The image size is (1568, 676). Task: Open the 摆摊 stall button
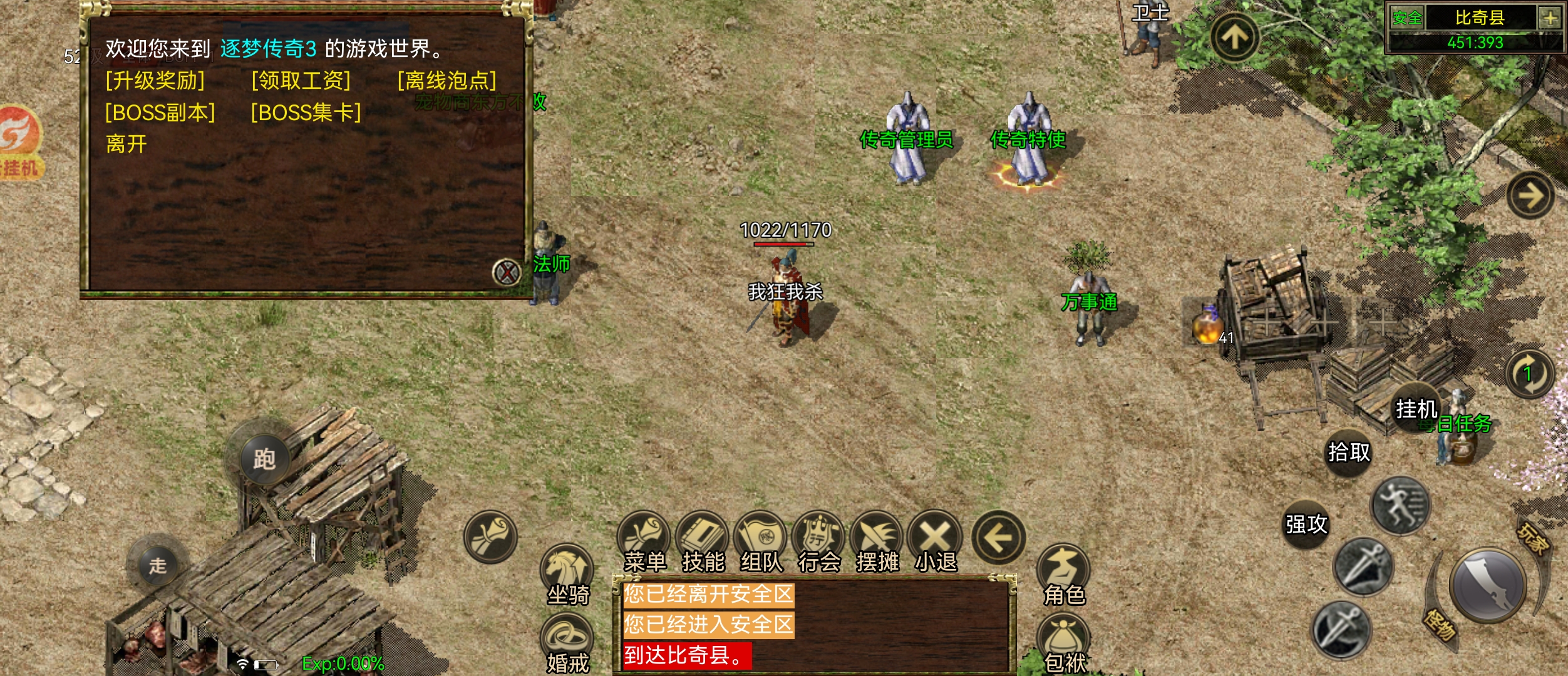tap(877, 542)
